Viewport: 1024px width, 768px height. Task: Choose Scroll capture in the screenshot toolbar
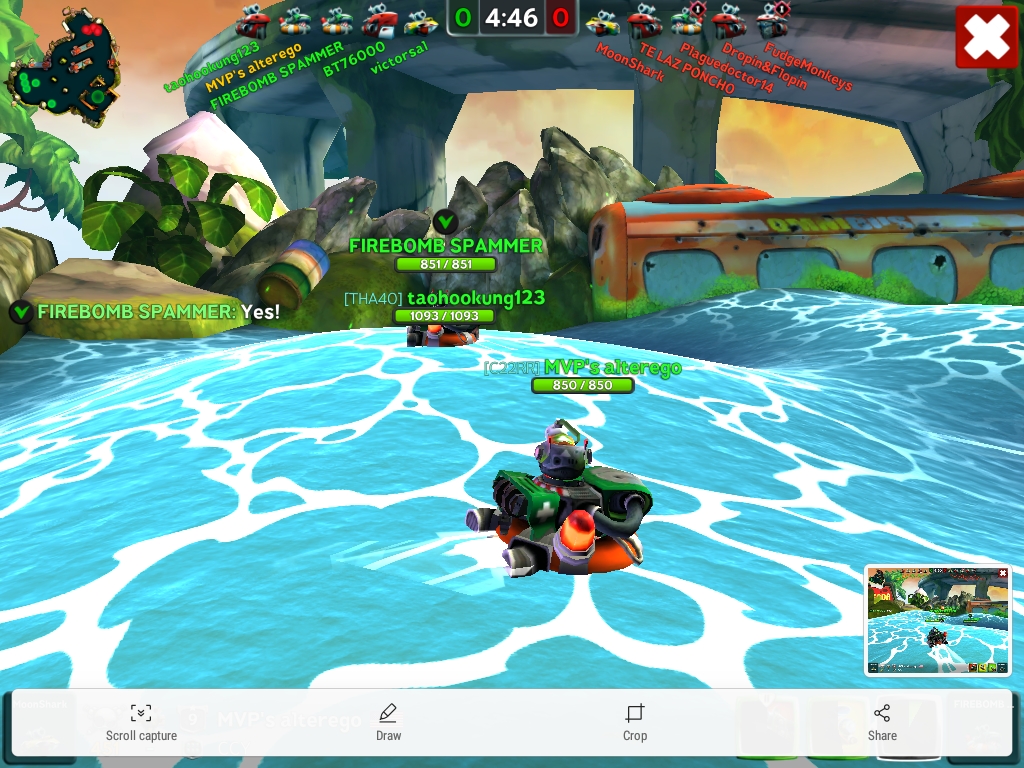[x=141, y=722]
